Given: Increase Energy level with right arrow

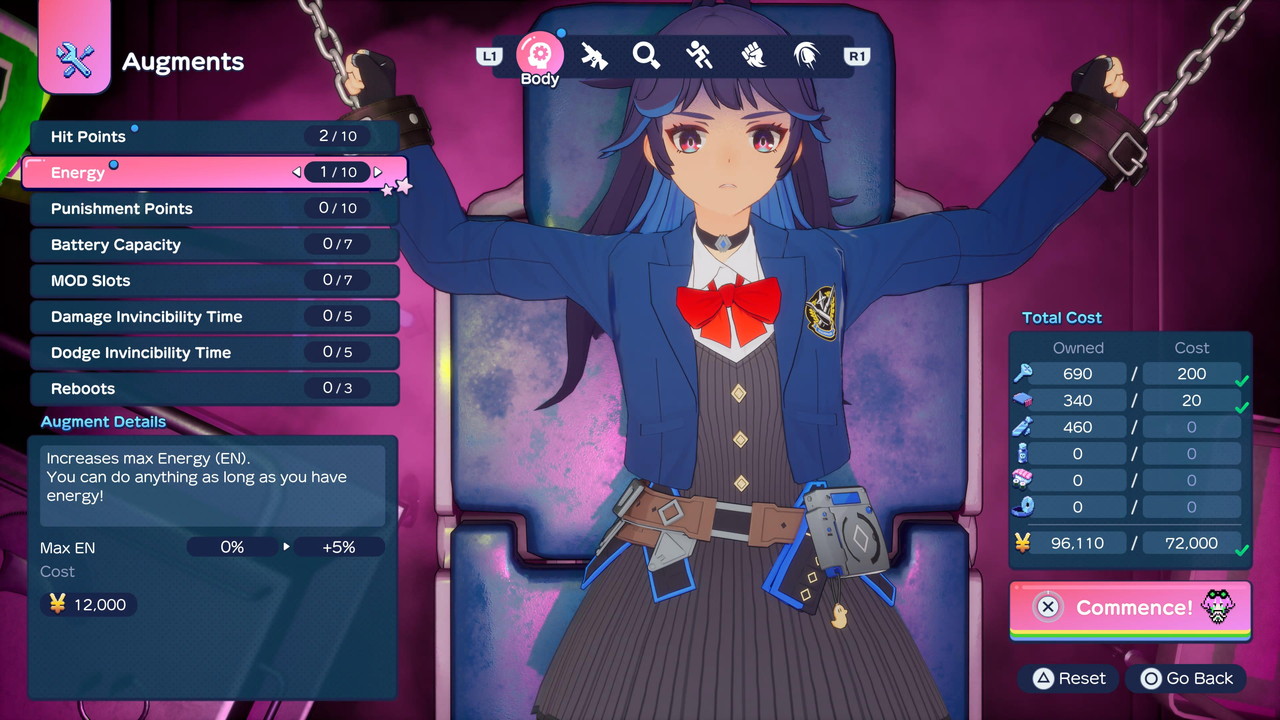Looking at the screenshot, I should pyautogui.click(x=378, y=173).
